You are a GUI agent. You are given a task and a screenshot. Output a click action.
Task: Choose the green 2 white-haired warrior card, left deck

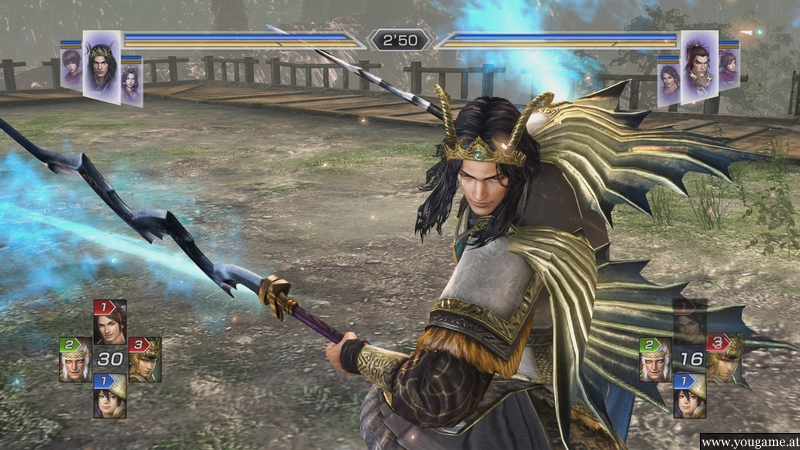pos(75,359)
